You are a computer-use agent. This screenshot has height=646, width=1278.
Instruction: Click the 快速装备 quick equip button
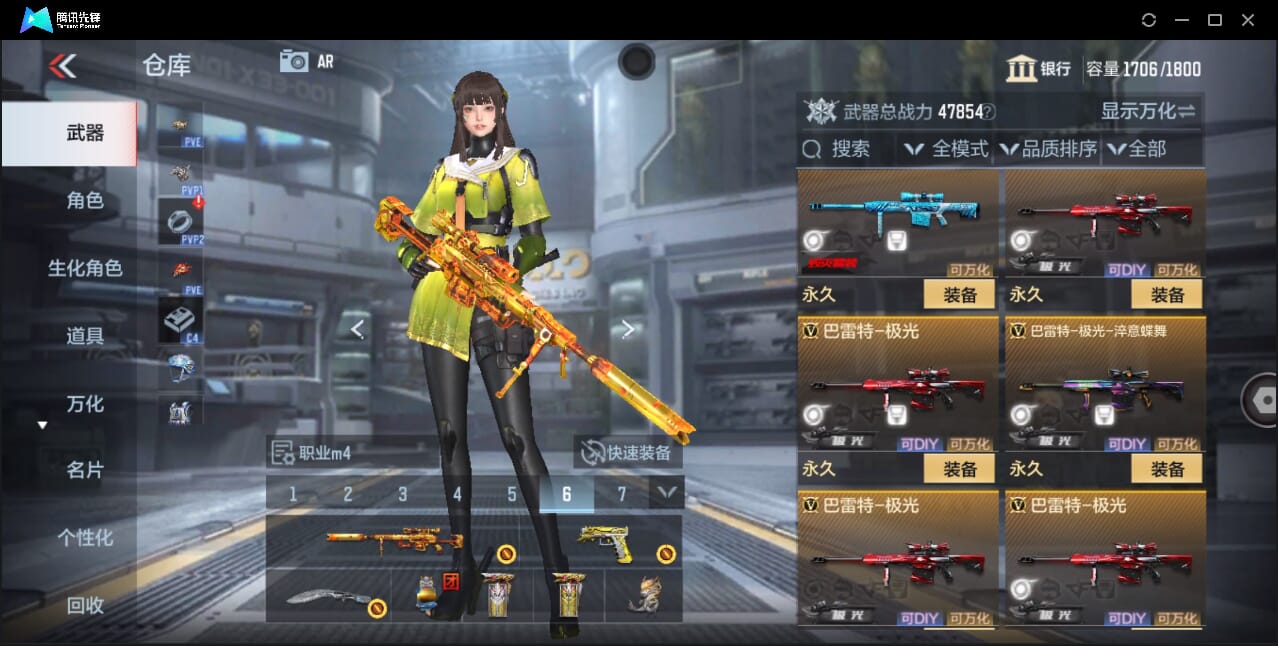coord(628,453)
